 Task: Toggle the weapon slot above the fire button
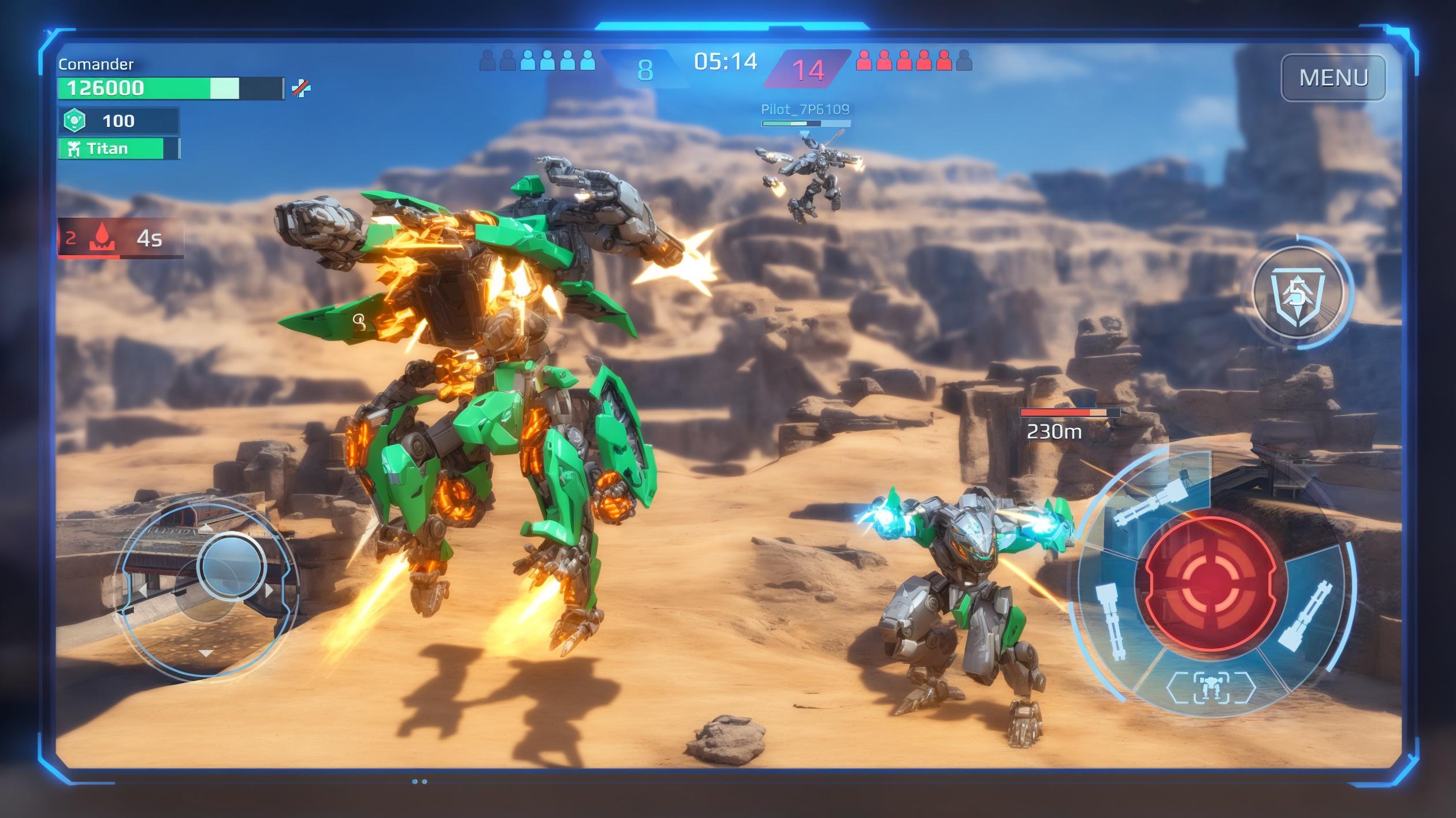tap(1151, 504)
